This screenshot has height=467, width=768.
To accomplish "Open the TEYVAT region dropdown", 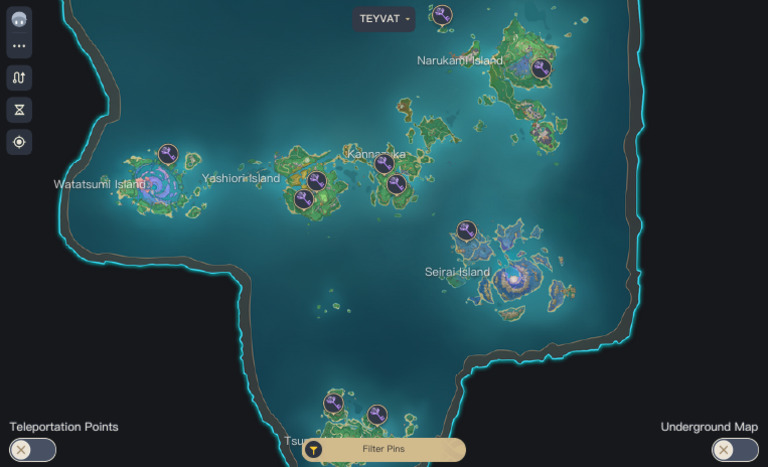I will pyautogui.click(x=384, y=19).
